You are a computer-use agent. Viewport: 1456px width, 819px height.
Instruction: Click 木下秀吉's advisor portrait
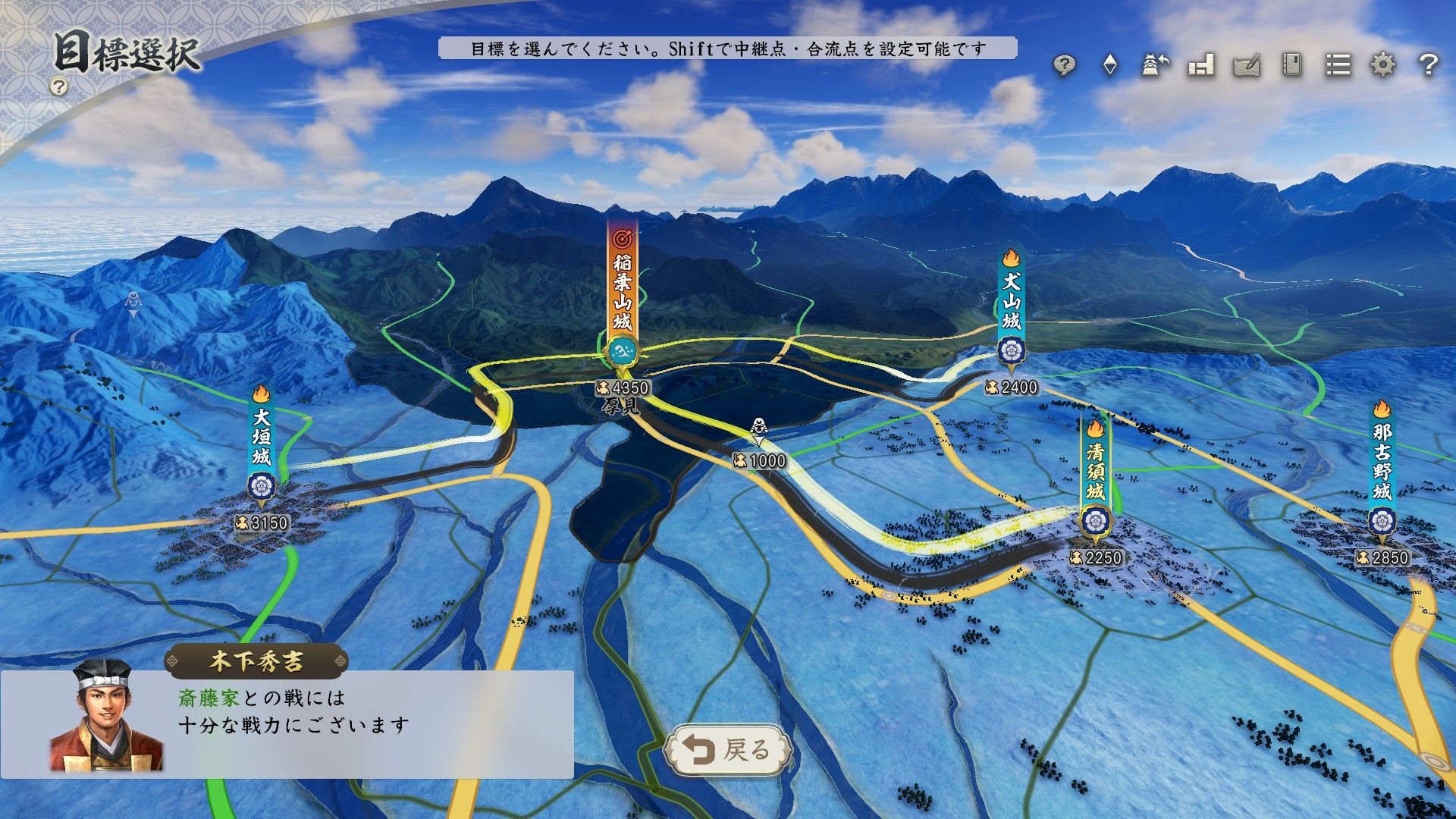[x=105, y=717]
